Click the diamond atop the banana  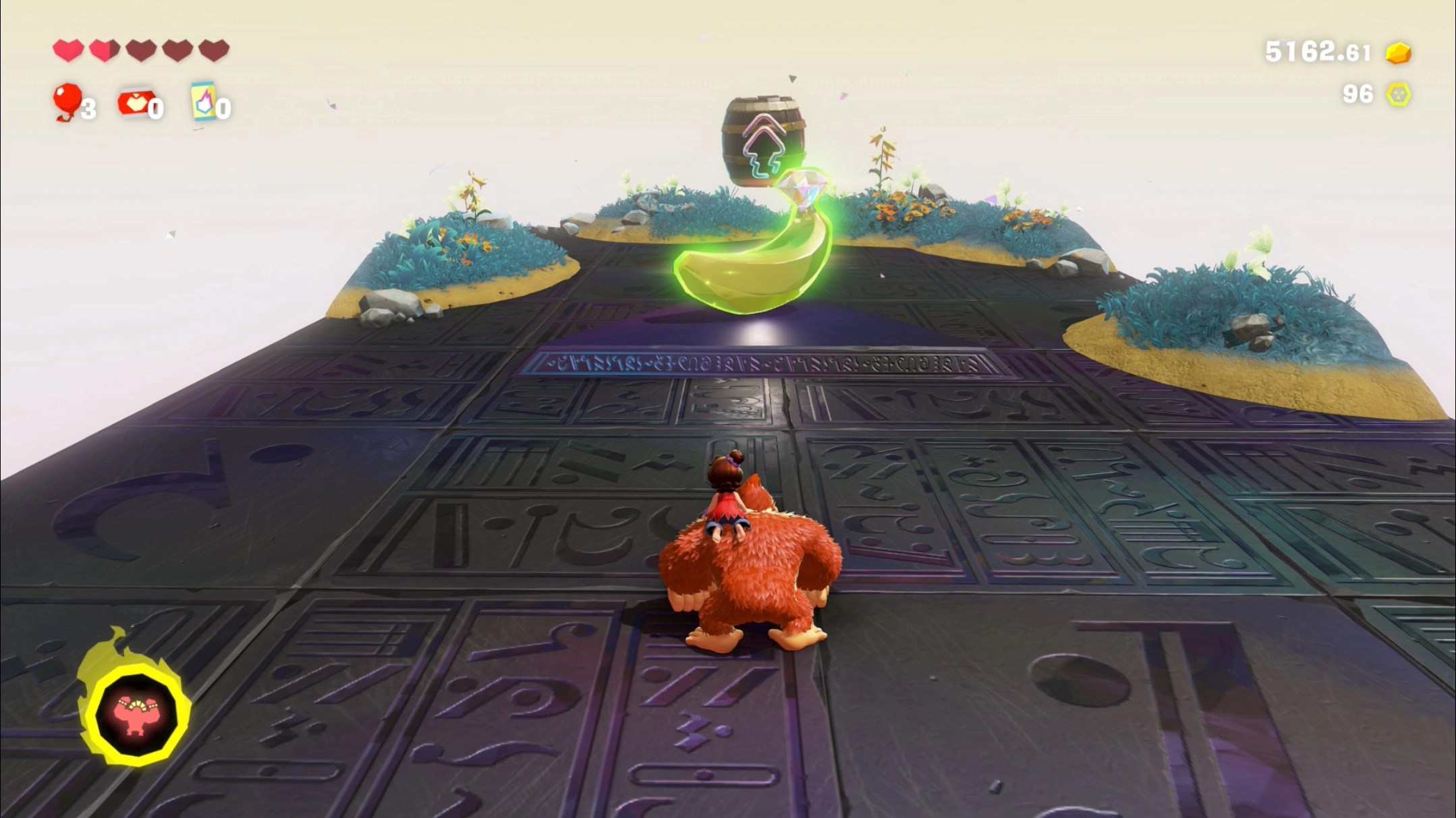802,189
